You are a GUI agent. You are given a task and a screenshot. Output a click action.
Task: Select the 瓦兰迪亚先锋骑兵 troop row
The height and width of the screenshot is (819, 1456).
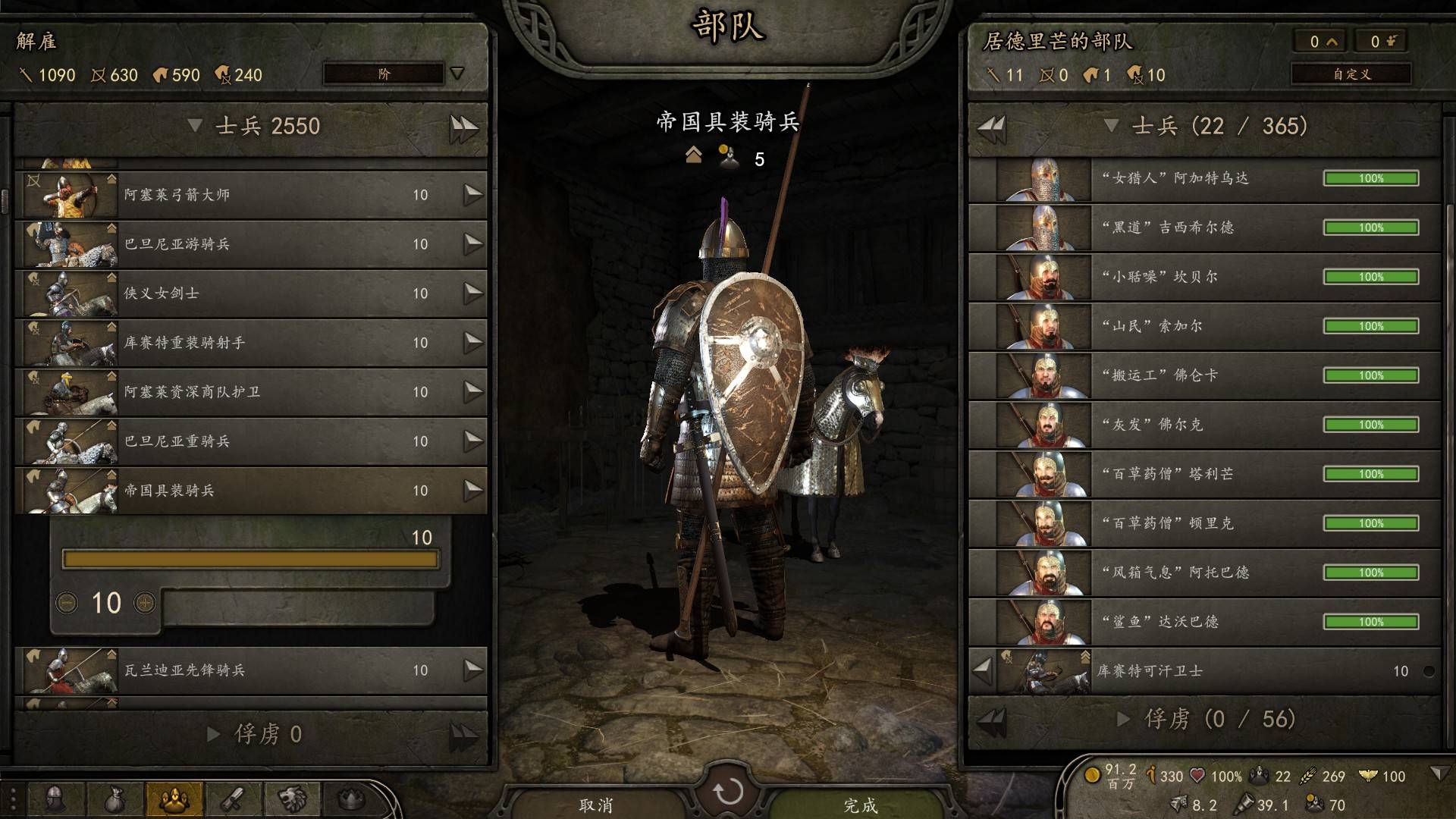pyautogui.click(x=250, y=670)
